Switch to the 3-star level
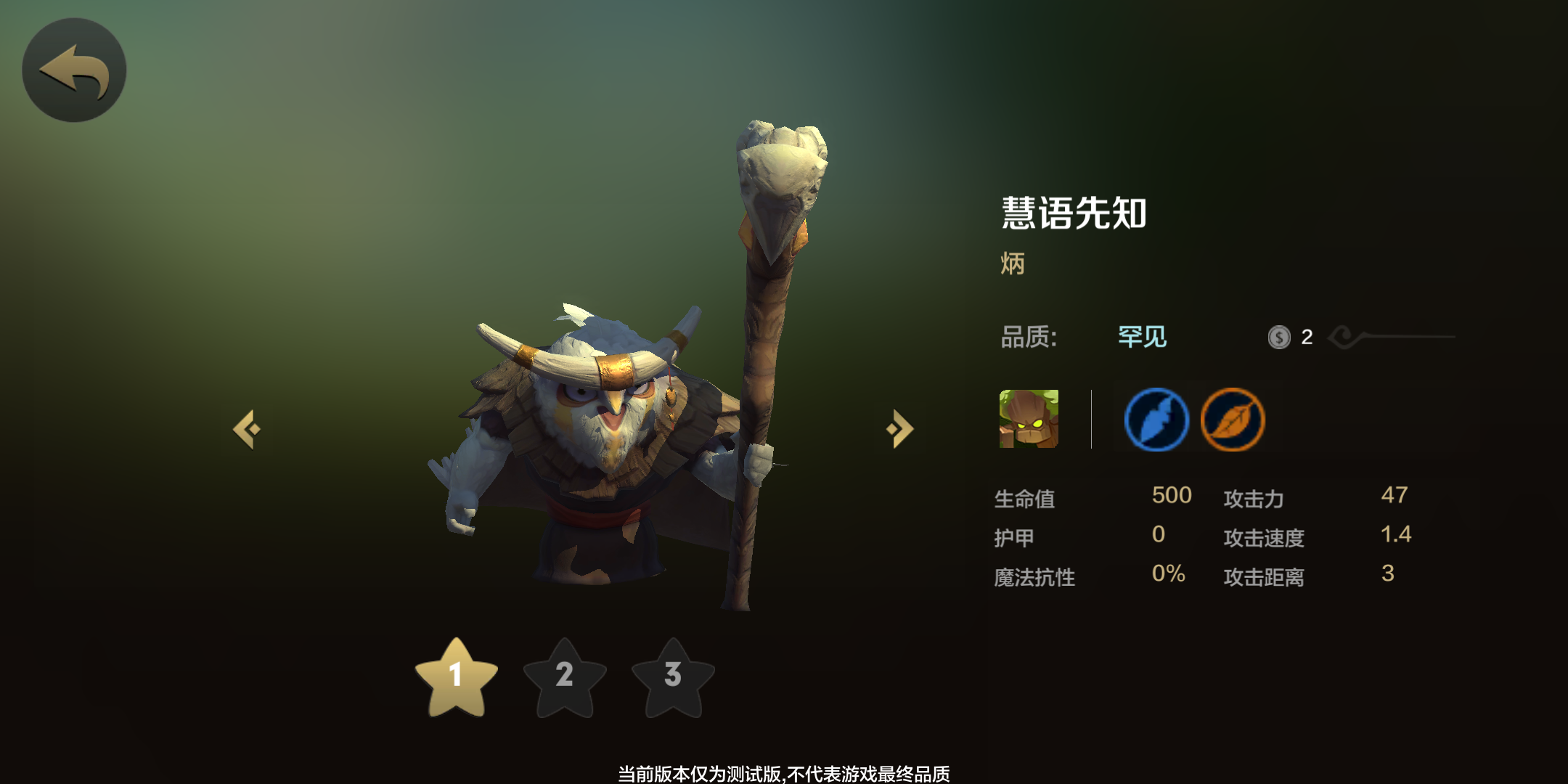The height and width of the screenshot is (784, 1568). [x=673, y=677]
